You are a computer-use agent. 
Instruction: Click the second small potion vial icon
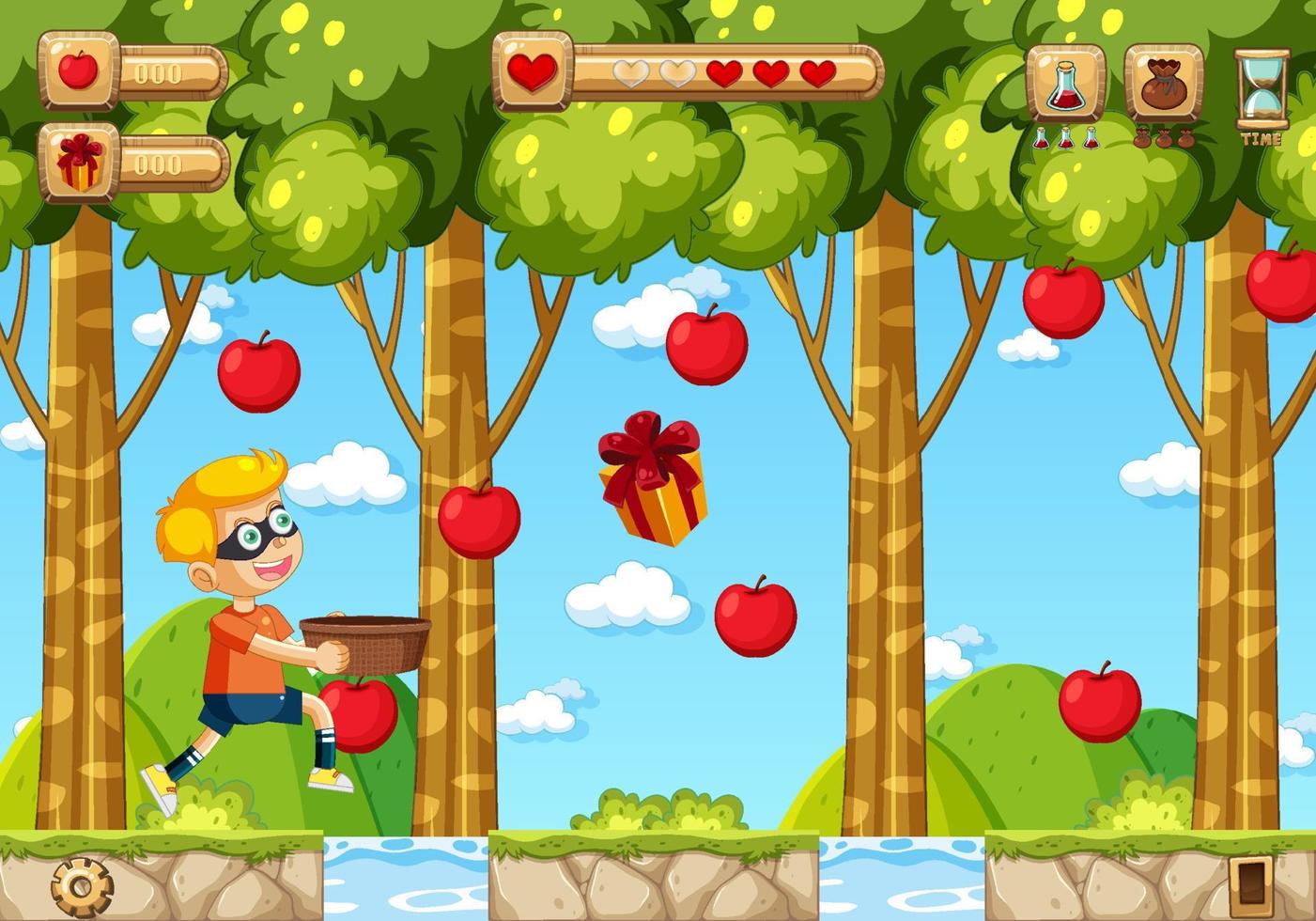coord(1065,138)
